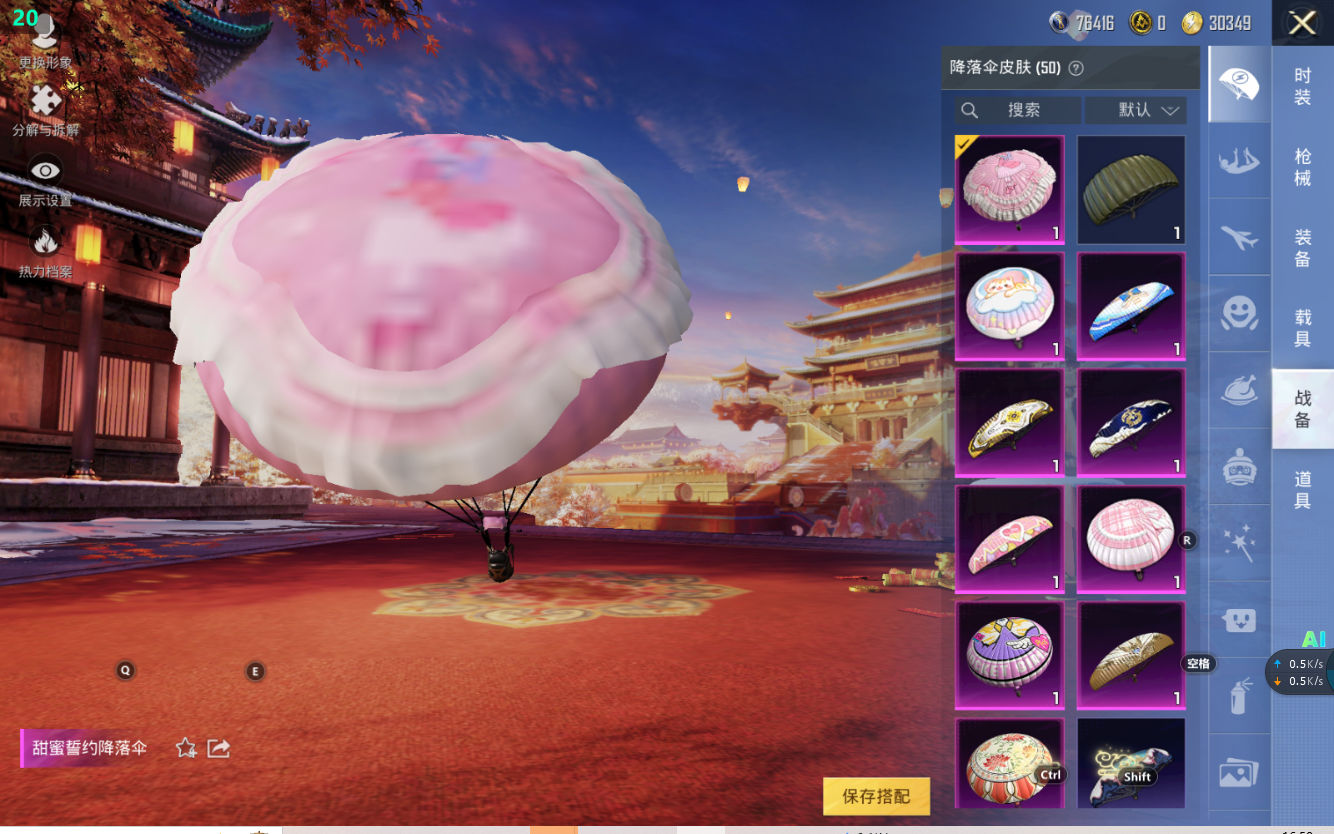Switch to the 时装 tab
Viewport: 1334px width, 834px height.
coord(1302,86)
